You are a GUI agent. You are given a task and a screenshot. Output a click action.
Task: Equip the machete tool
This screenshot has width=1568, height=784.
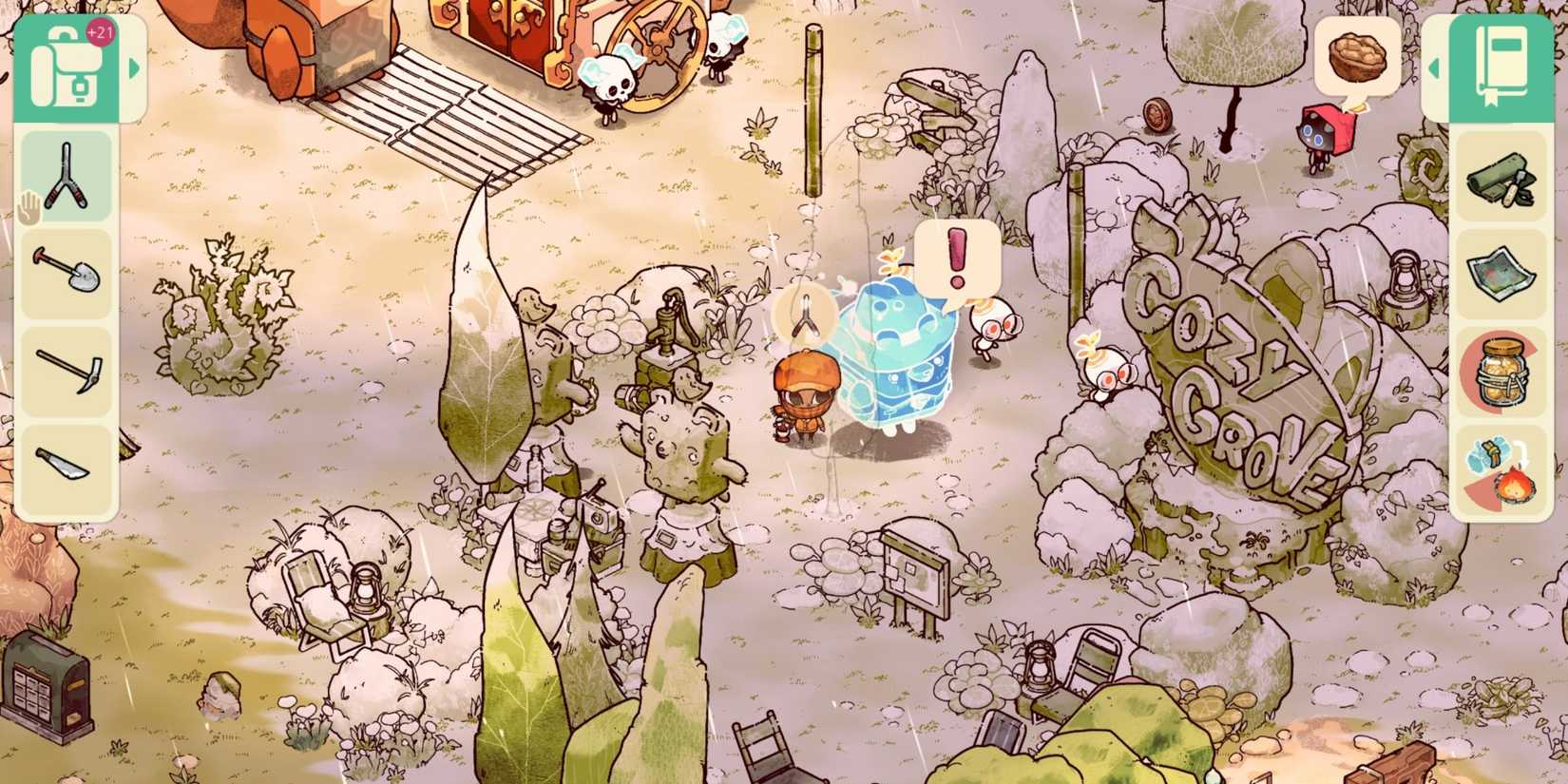[67, 456]
